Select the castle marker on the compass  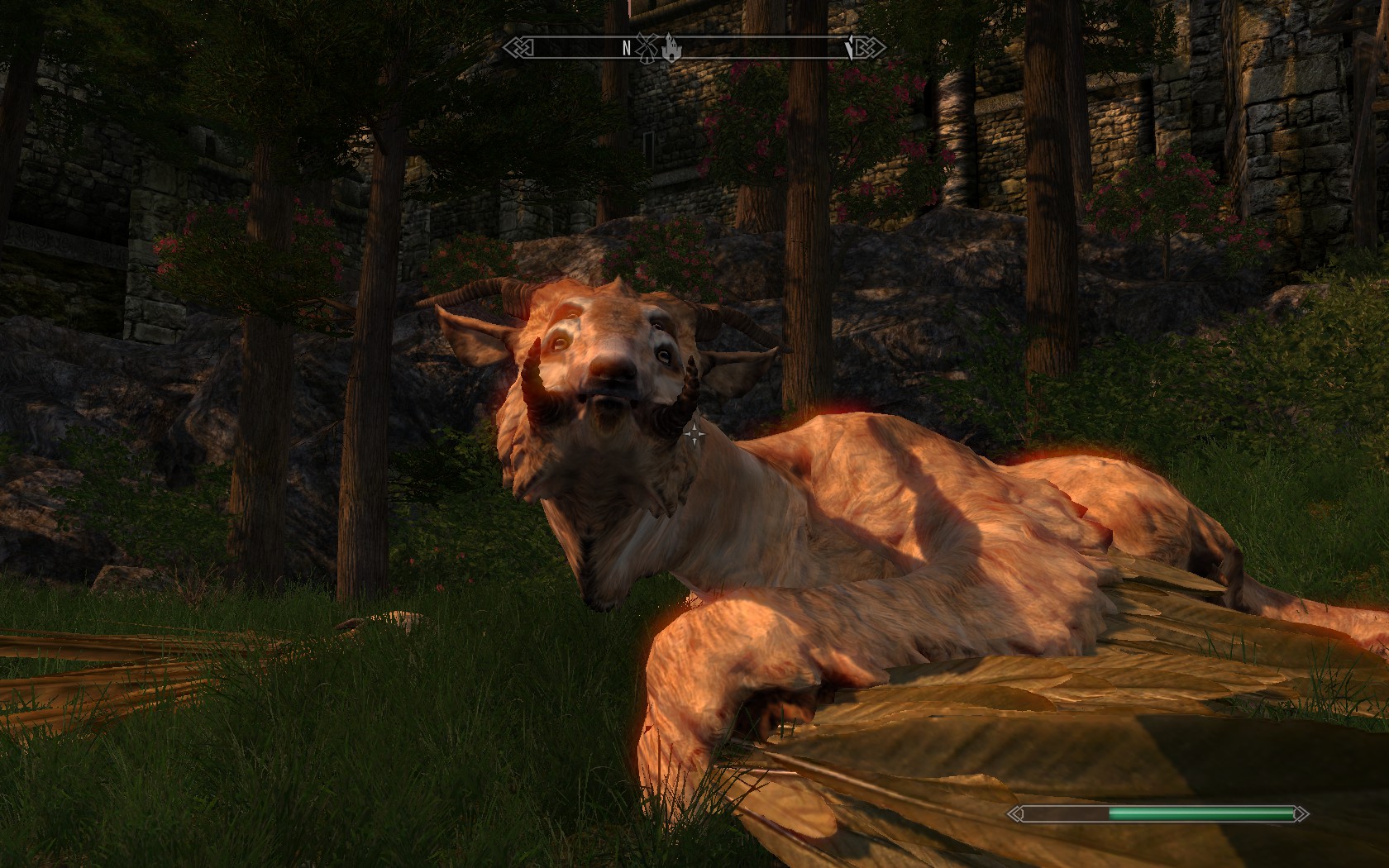(x=670, y=50)
